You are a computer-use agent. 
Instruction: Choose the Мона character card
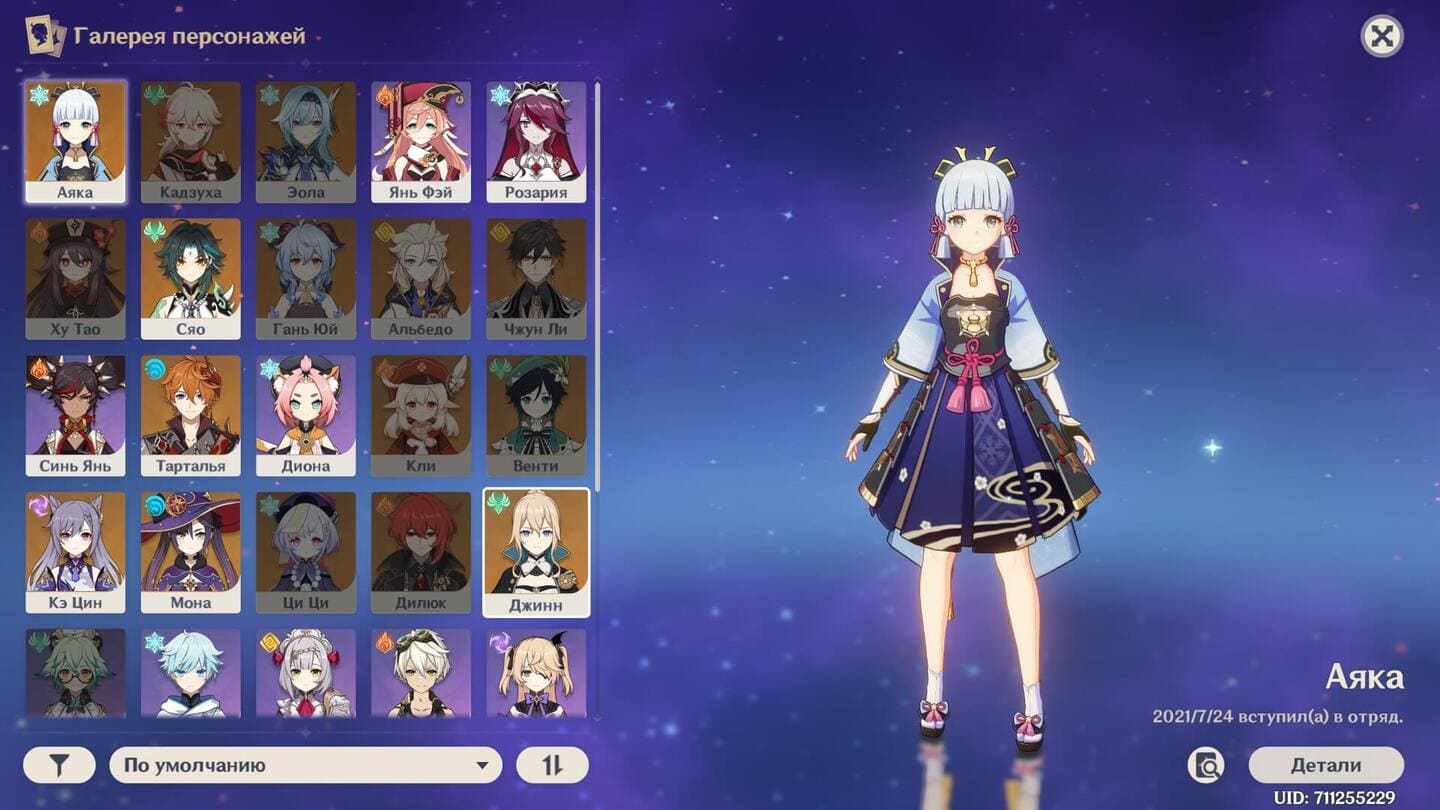pos(191,552)
